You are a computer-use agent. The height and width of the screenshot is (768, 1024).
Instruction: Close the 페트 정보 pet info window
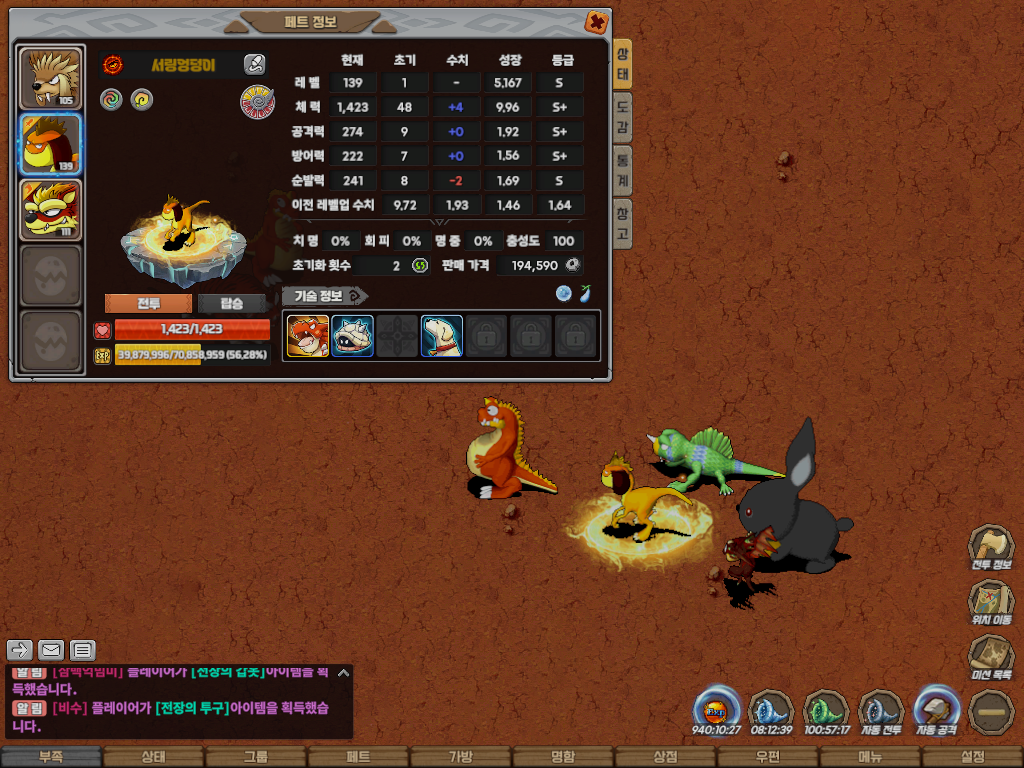pos(596,21)
